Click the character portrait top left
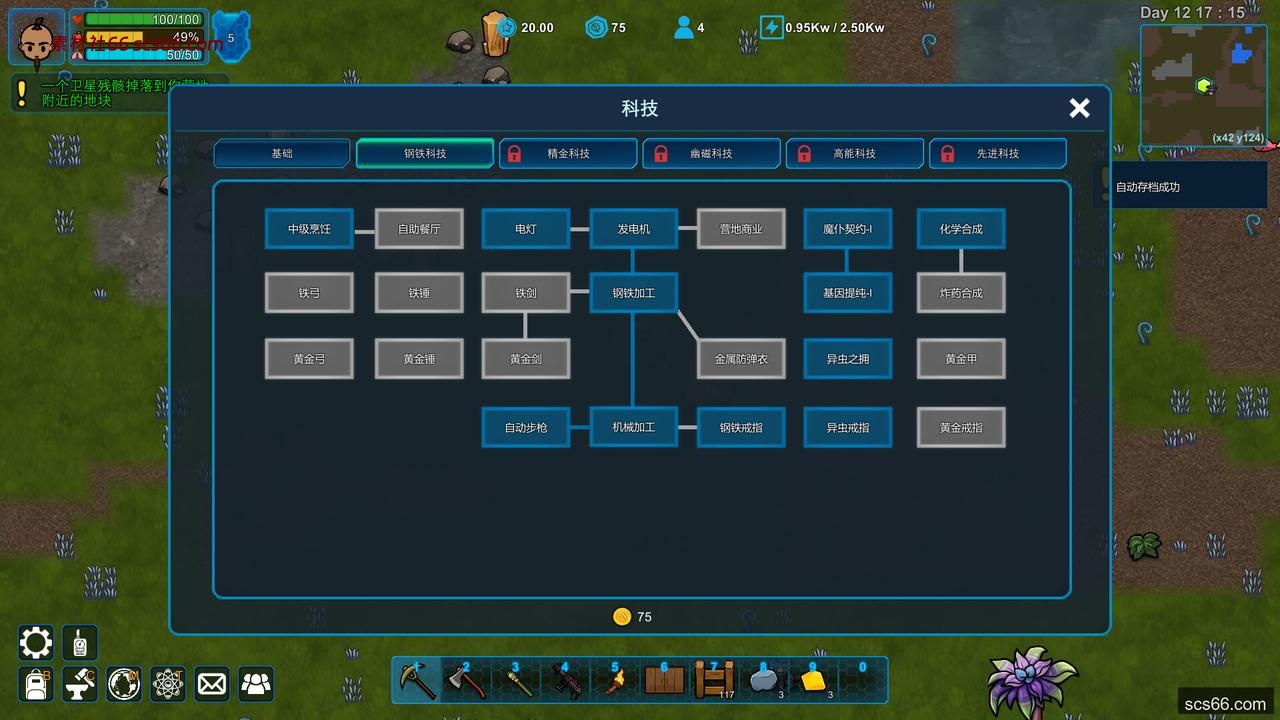This screenshot has width=1280, height=720. click(36, 37)
